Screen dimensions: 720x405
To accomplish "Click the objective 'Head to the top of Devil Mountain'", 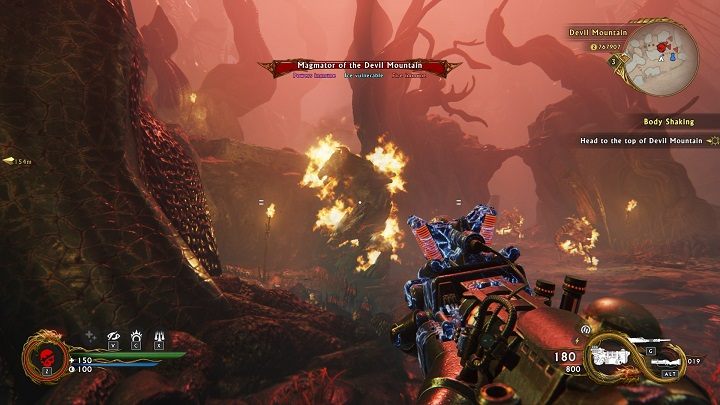I will tap(642, 141).
